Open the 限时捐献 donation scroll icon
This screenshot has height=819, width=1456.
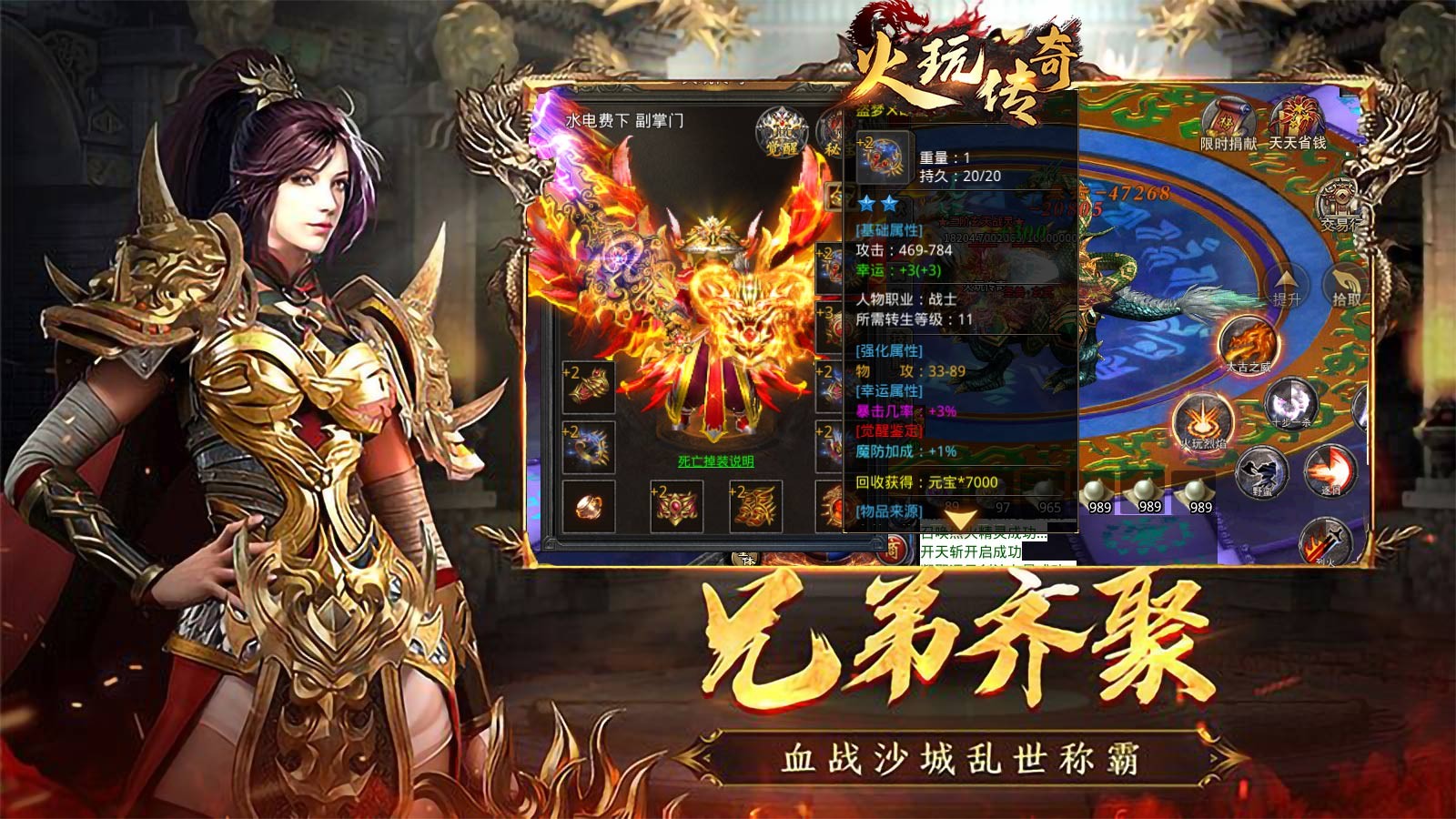click(1227, 118)
